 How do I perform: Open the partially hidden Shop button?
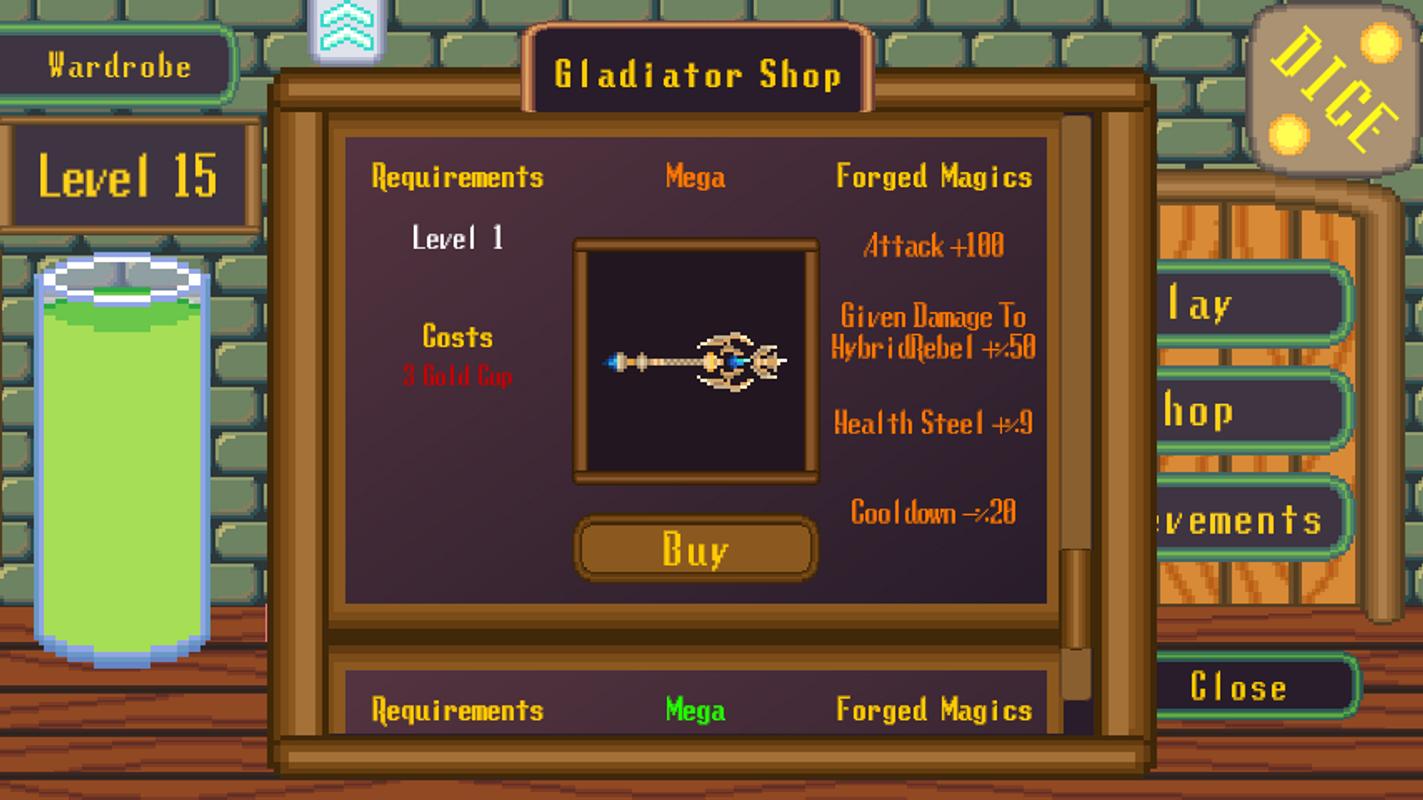pos(1250,412)
